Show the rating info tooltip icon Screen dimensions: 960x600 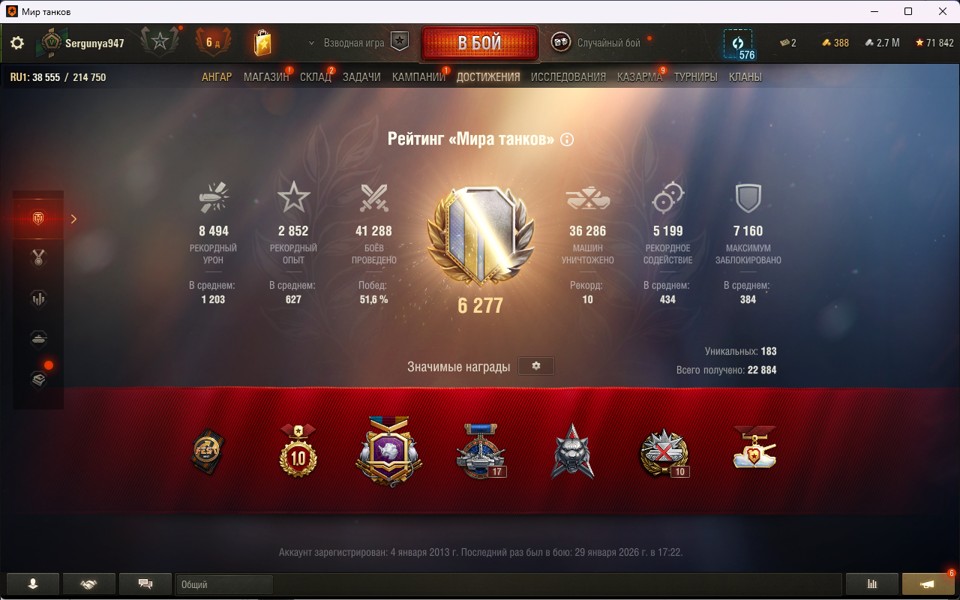[x=567, y=140]
